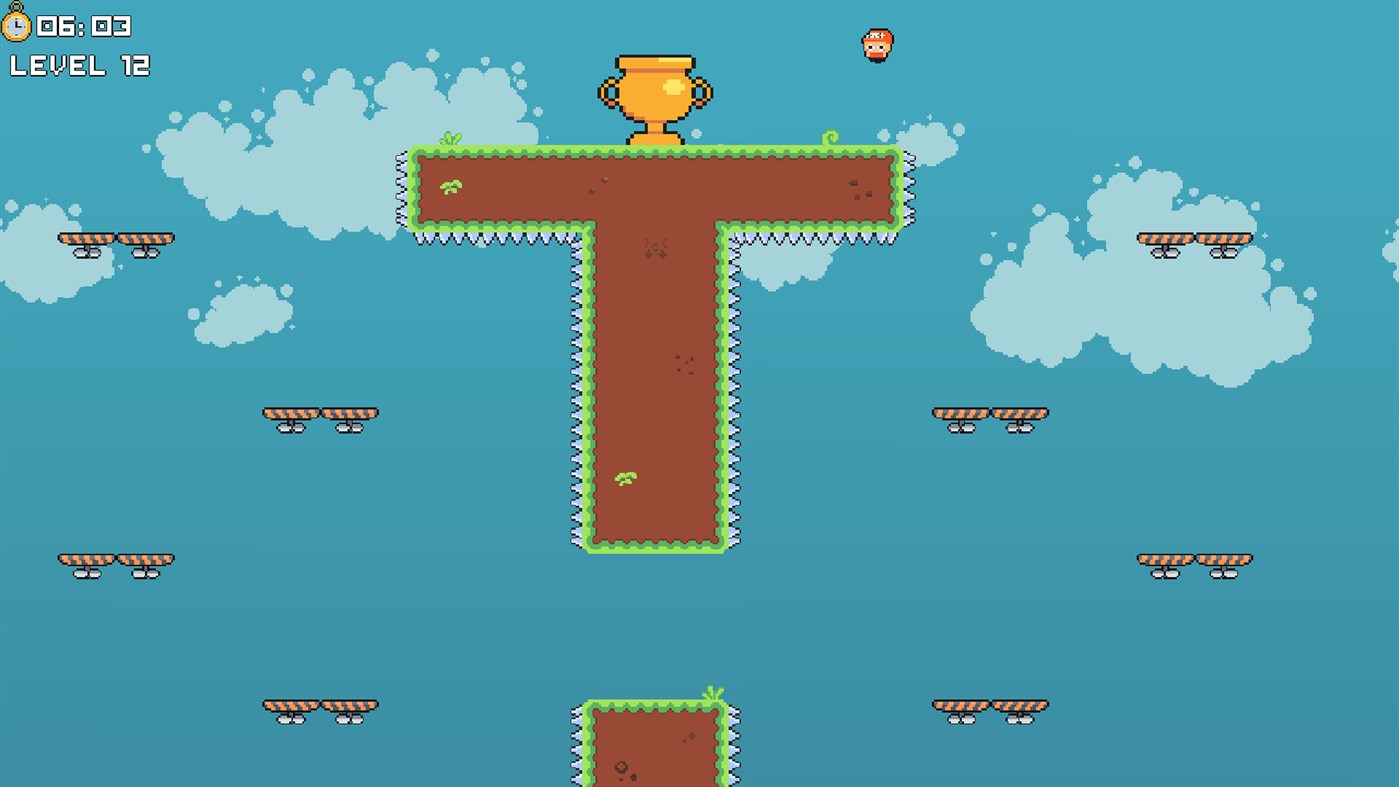Click the small leaf patch inside the T column
The height and width of the screenshot is (787, 1399).
(624, 478)
